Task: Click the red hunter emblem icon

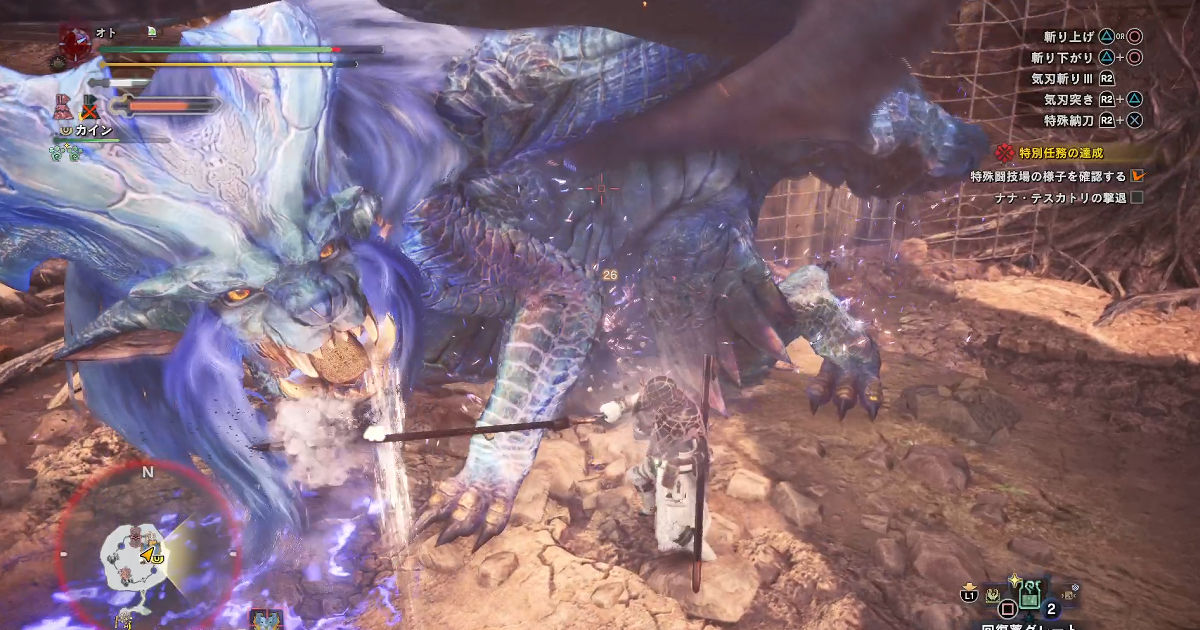Action: coord(75,43)
